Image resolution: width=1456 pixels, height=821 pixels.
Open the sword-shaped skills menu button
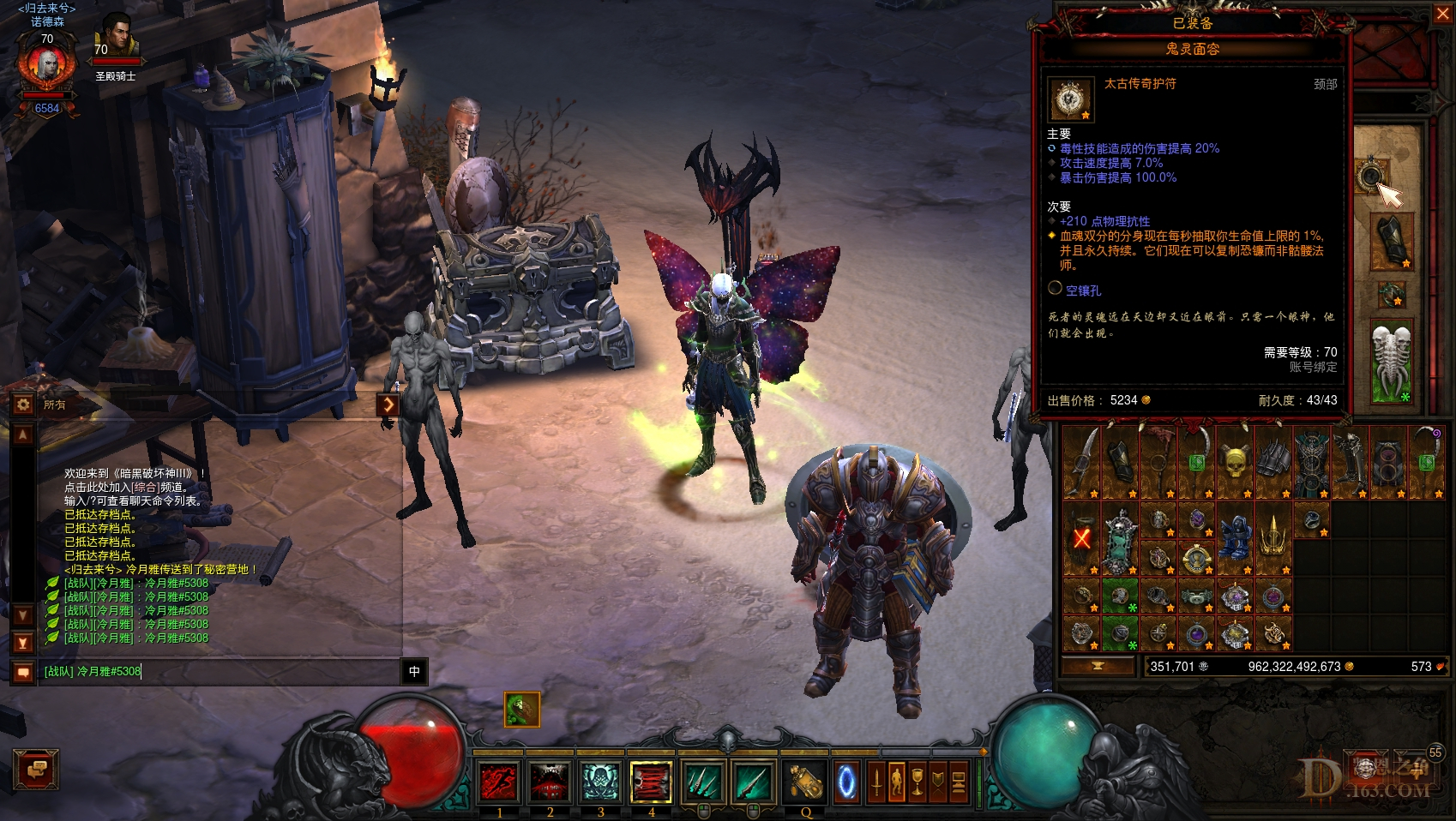(875, 782)
